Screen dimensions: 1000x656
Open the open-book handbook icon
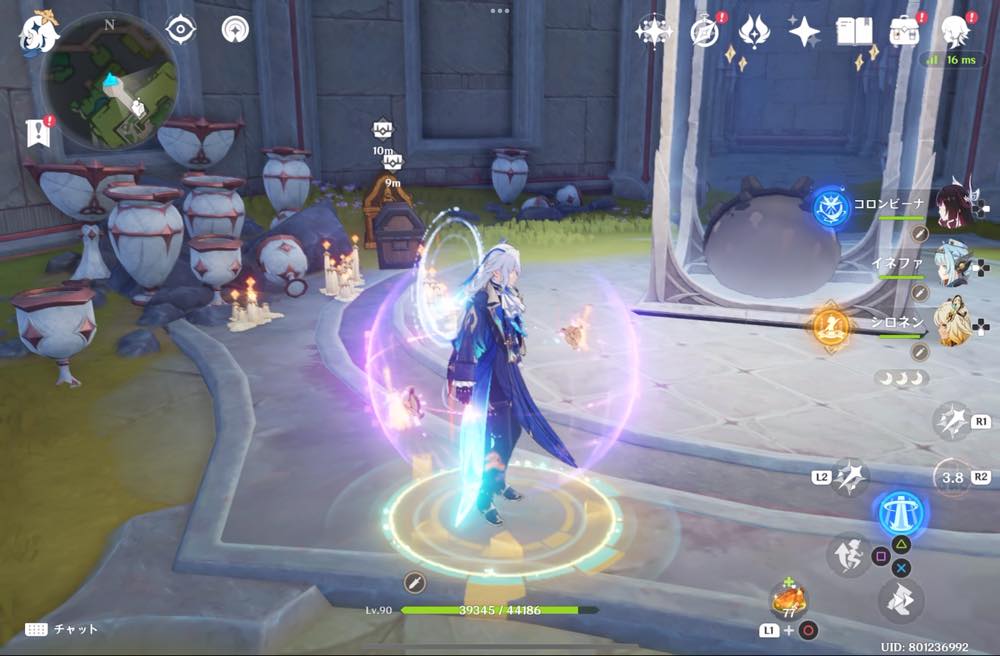pyautogui.click(x=854, y=32)
